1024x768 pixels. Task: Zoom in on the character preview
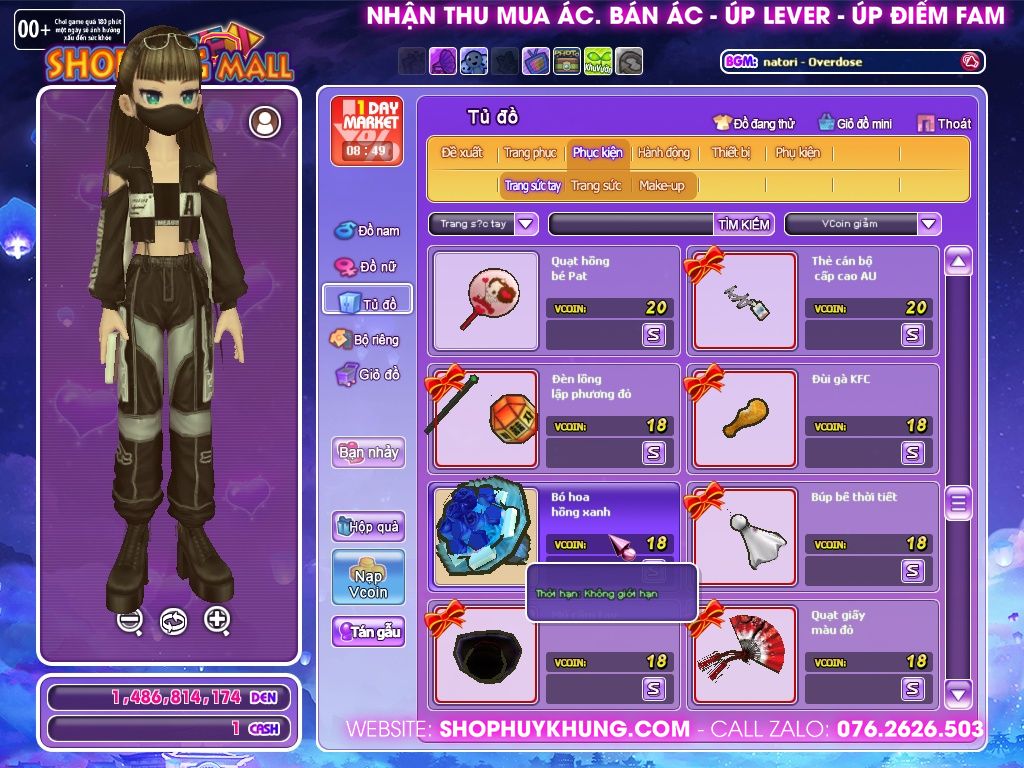click(217, 620)
